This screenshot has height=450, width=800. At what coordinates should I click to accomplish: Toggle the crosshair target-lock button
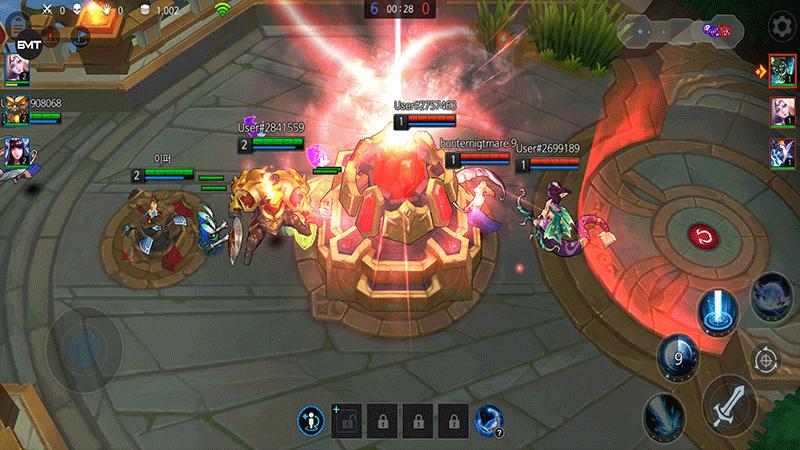[x=767, y=358]
